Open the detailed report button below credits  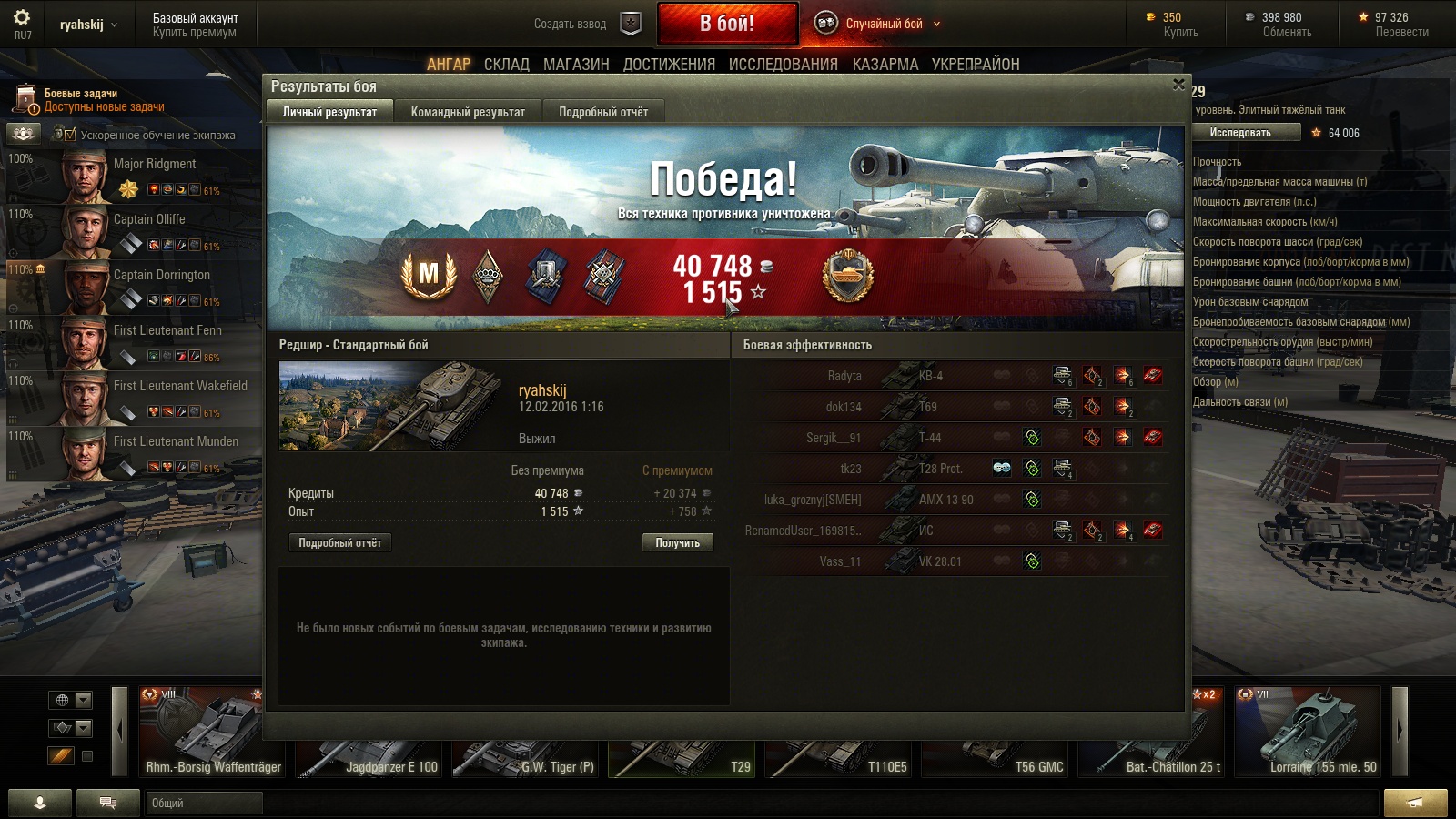pos(339,543)
